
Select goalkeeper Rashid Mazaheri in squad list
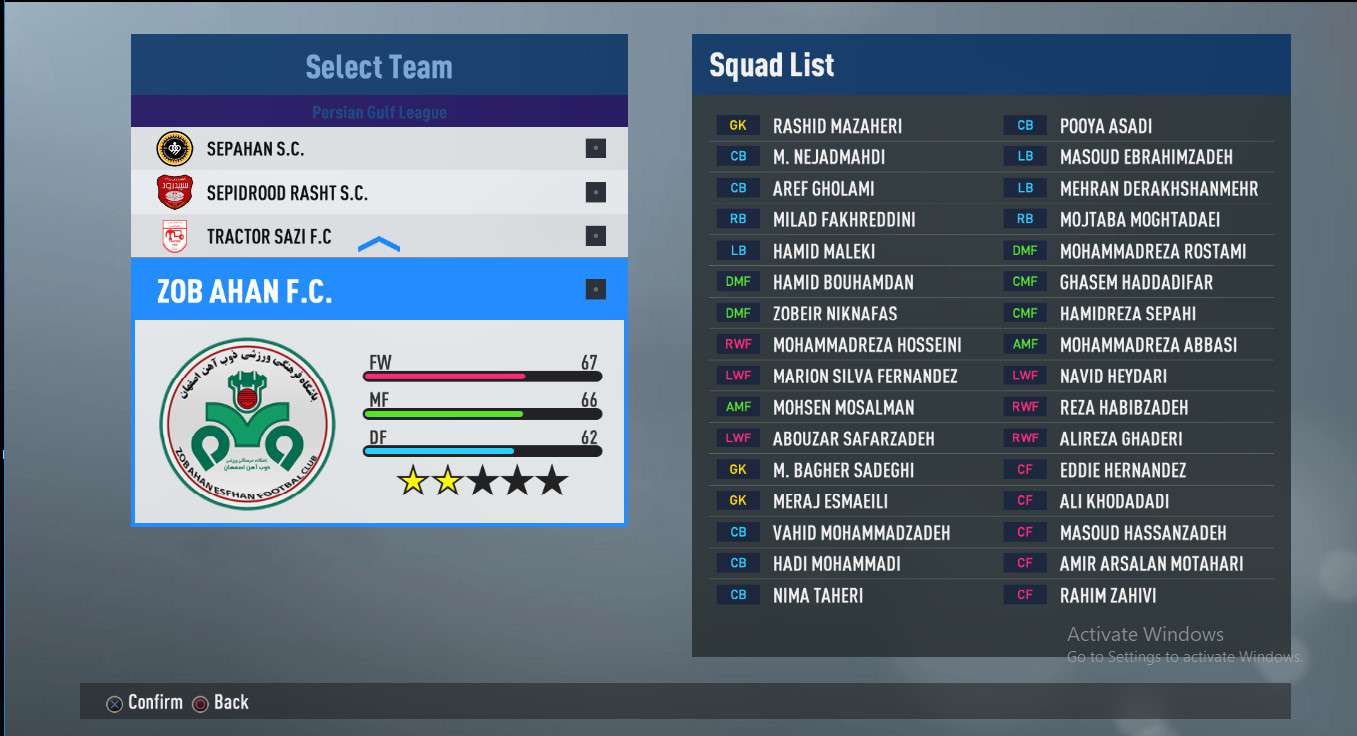click(x=837, y=126)
